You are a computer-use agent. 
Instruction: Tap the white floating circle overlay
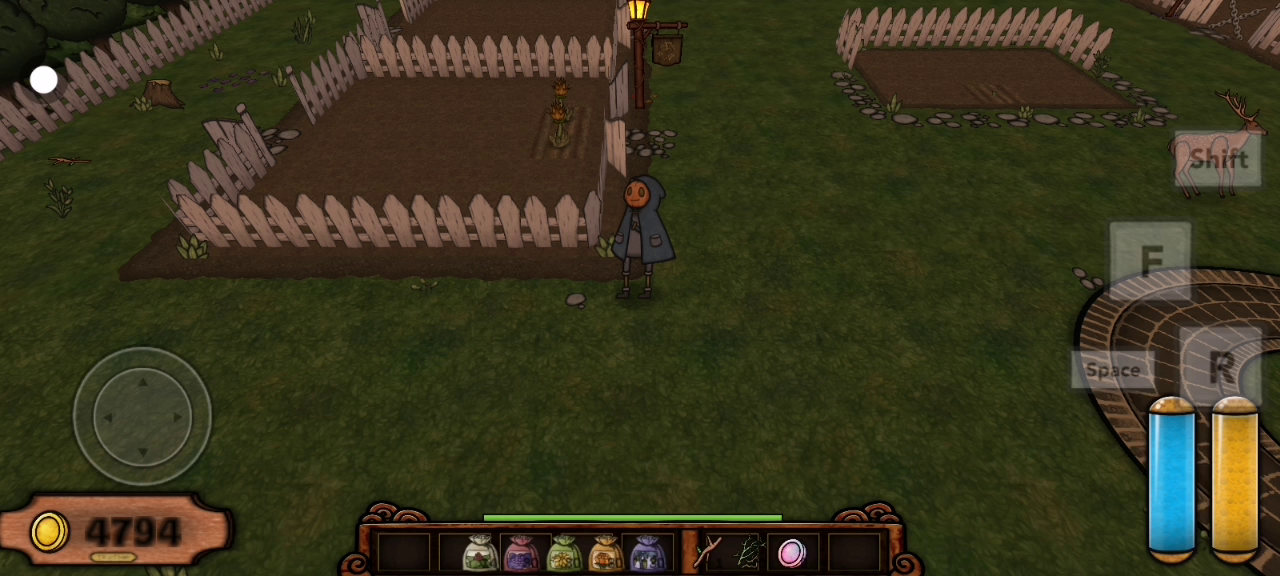point(43,80)
